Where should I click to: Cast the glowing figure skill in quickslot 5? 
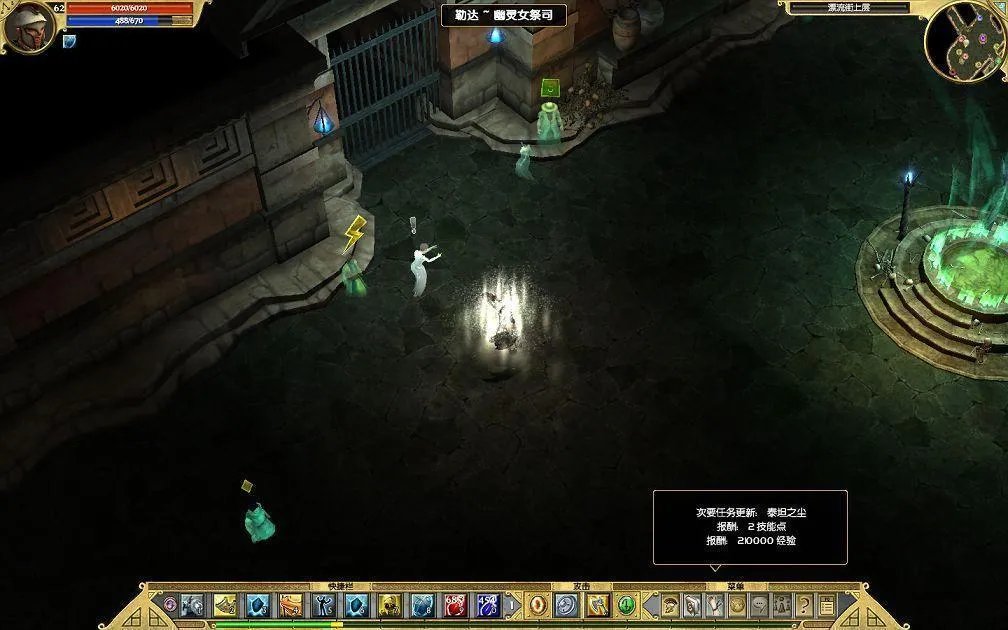[x=323, y=605]
